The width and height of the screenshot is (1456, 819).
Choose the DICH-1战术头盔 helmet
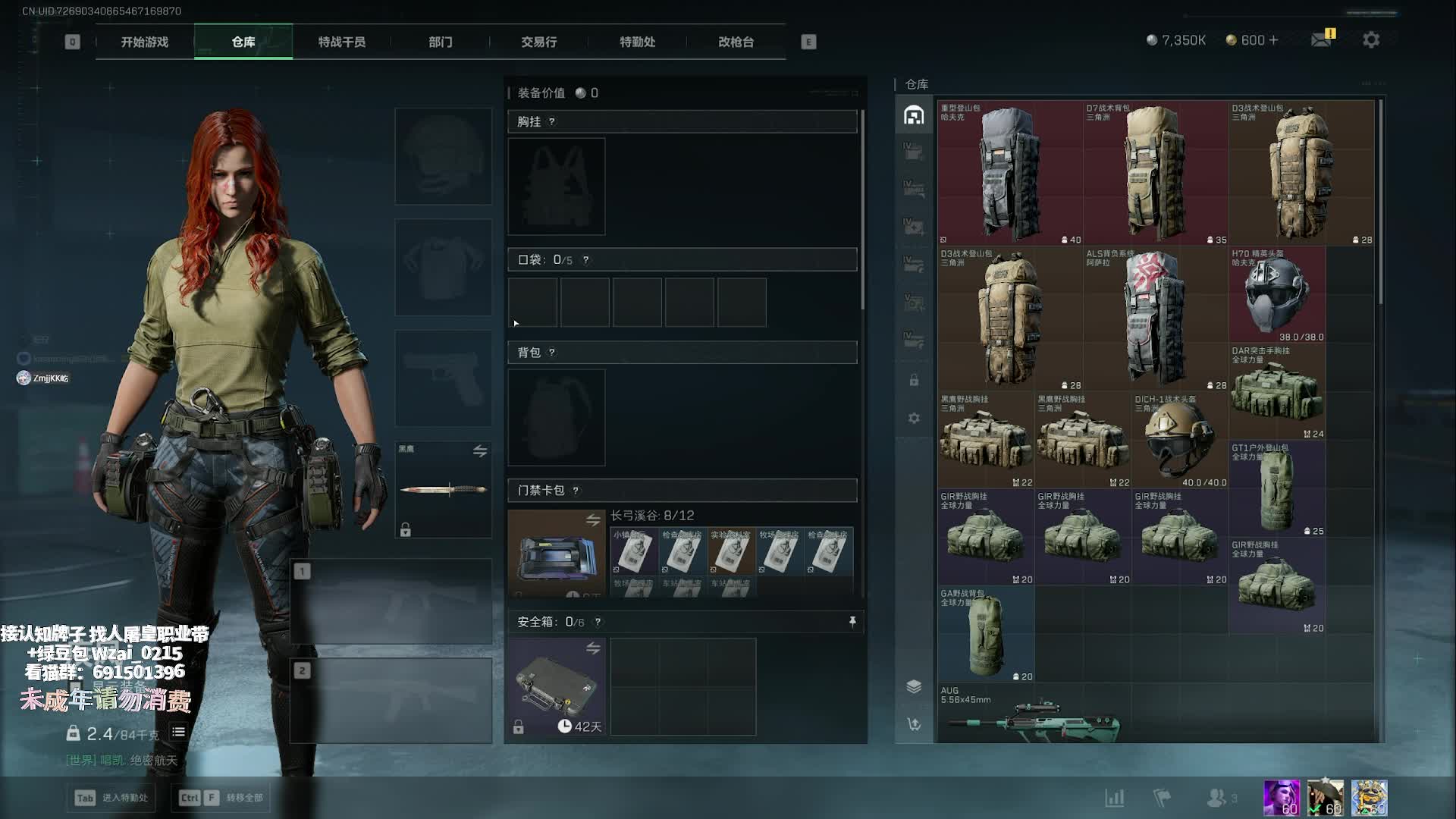(x=1179, y=440)
